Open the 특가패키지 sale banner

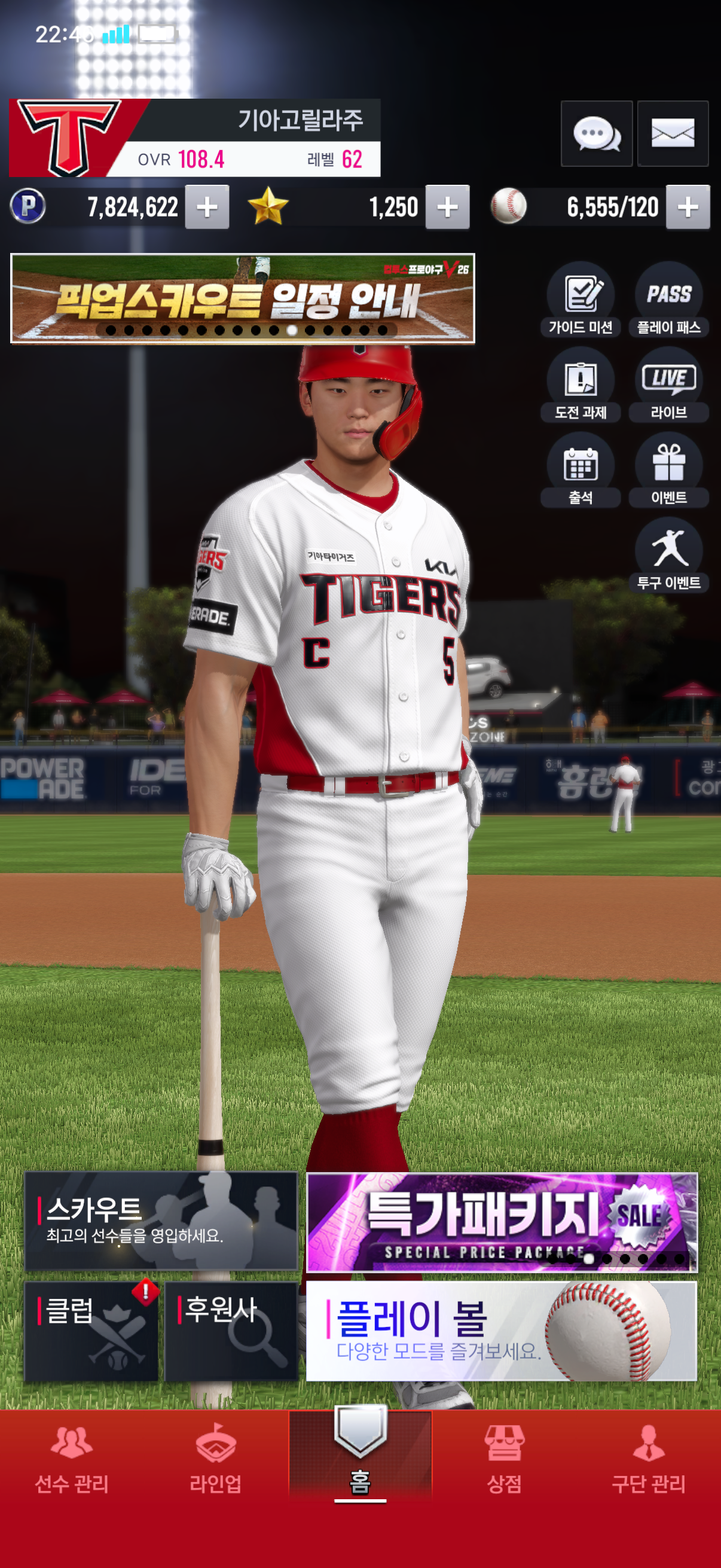[x=502, y=1221]
